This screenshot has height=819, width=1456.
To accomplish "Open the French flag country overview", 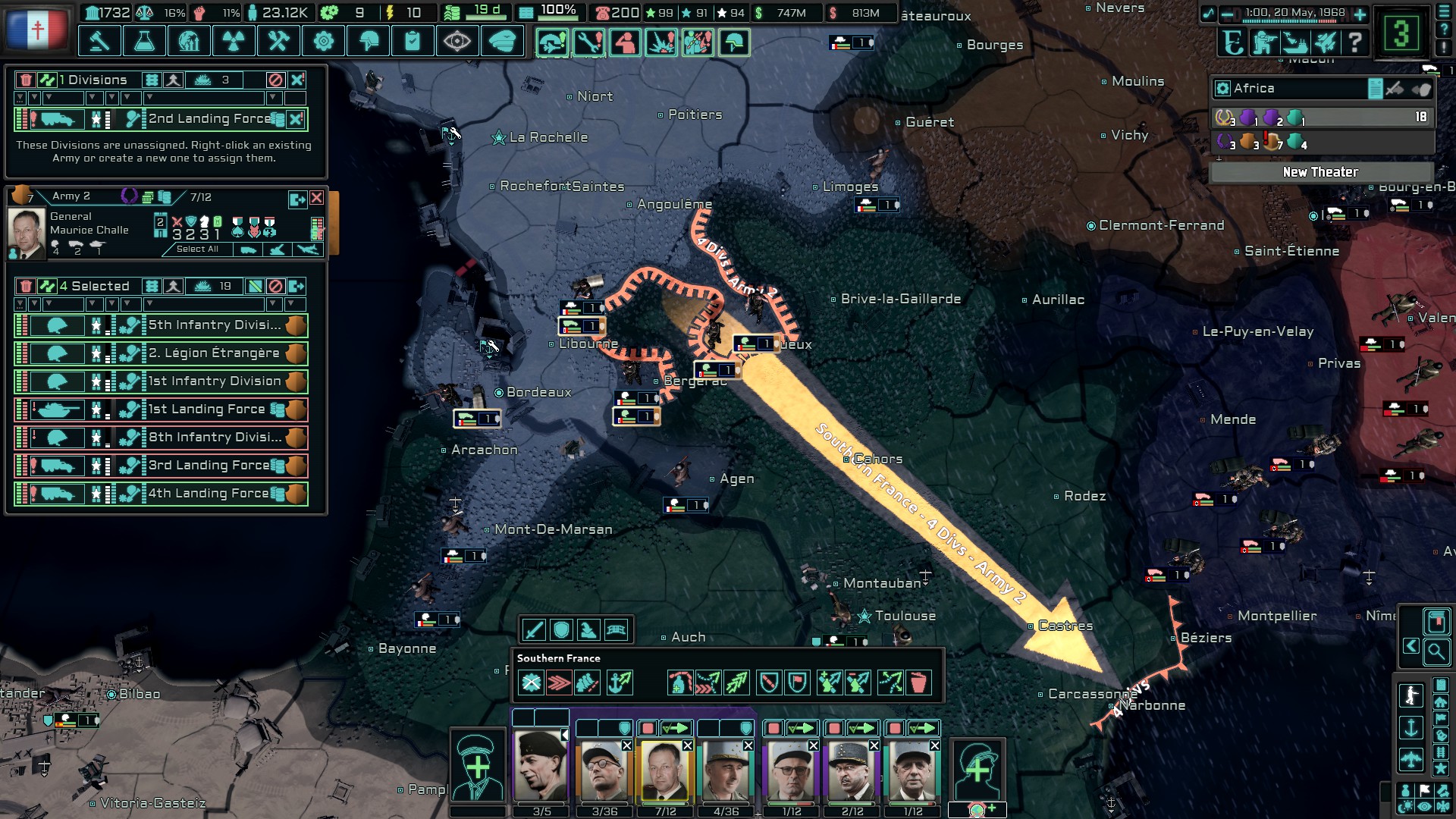I will 36,30.
